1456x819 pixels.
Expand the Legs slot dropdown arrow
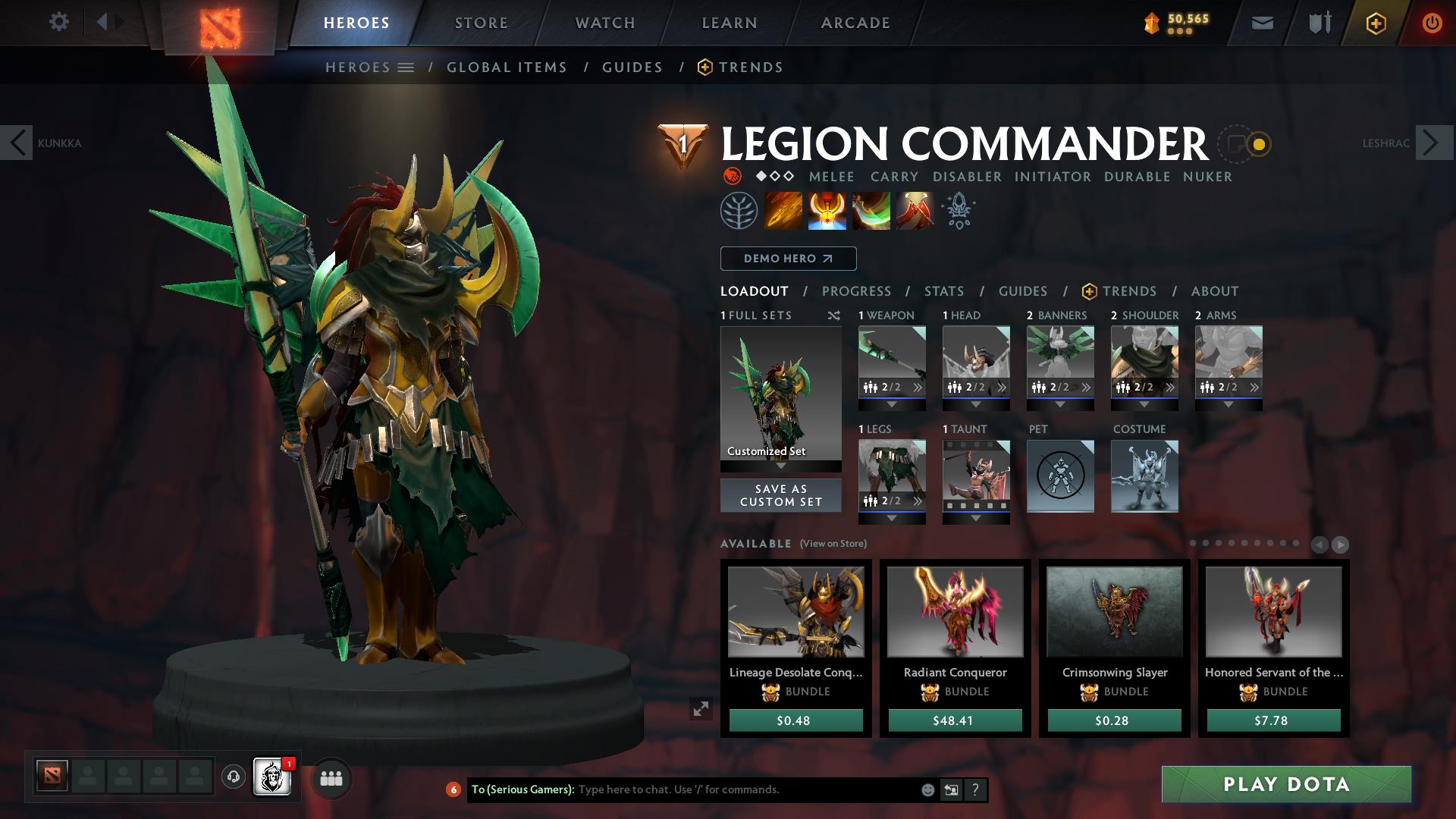[x=891, y=517]
